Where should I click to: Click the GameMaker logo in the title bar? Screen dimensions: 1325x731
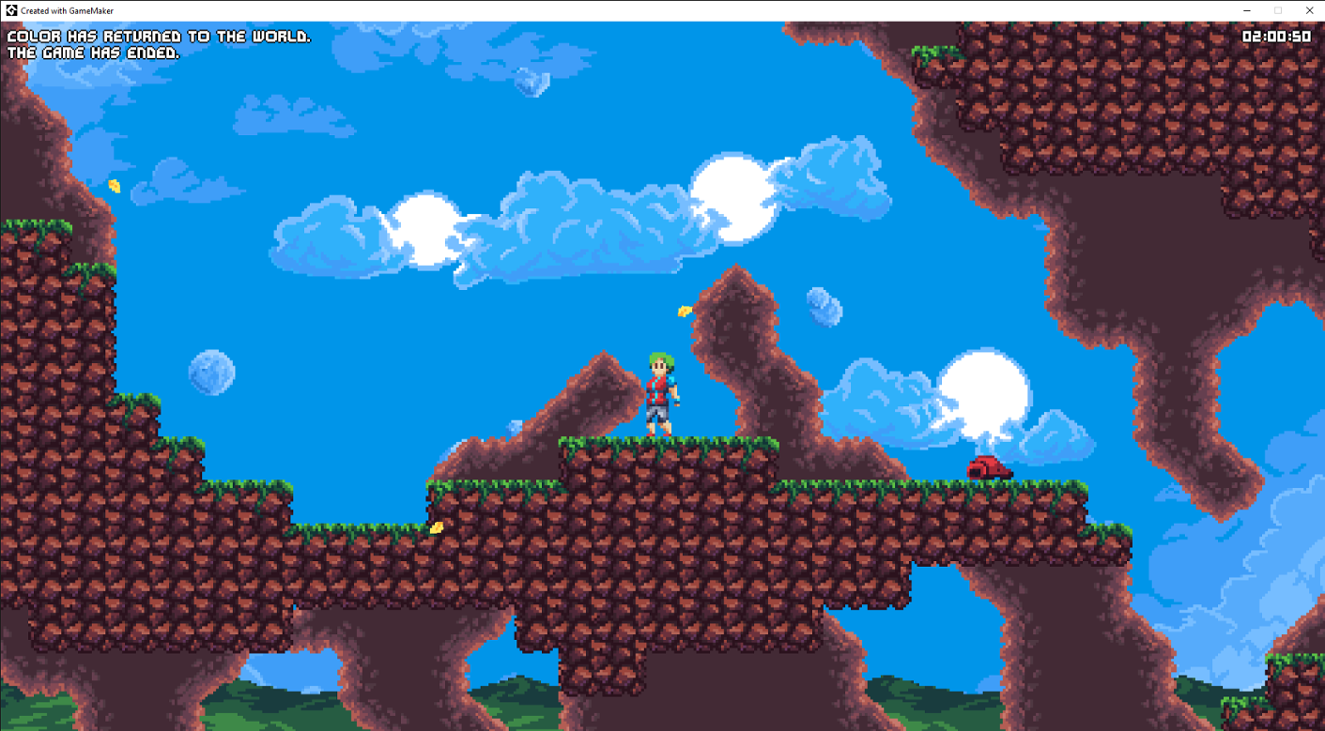(10, 10)
